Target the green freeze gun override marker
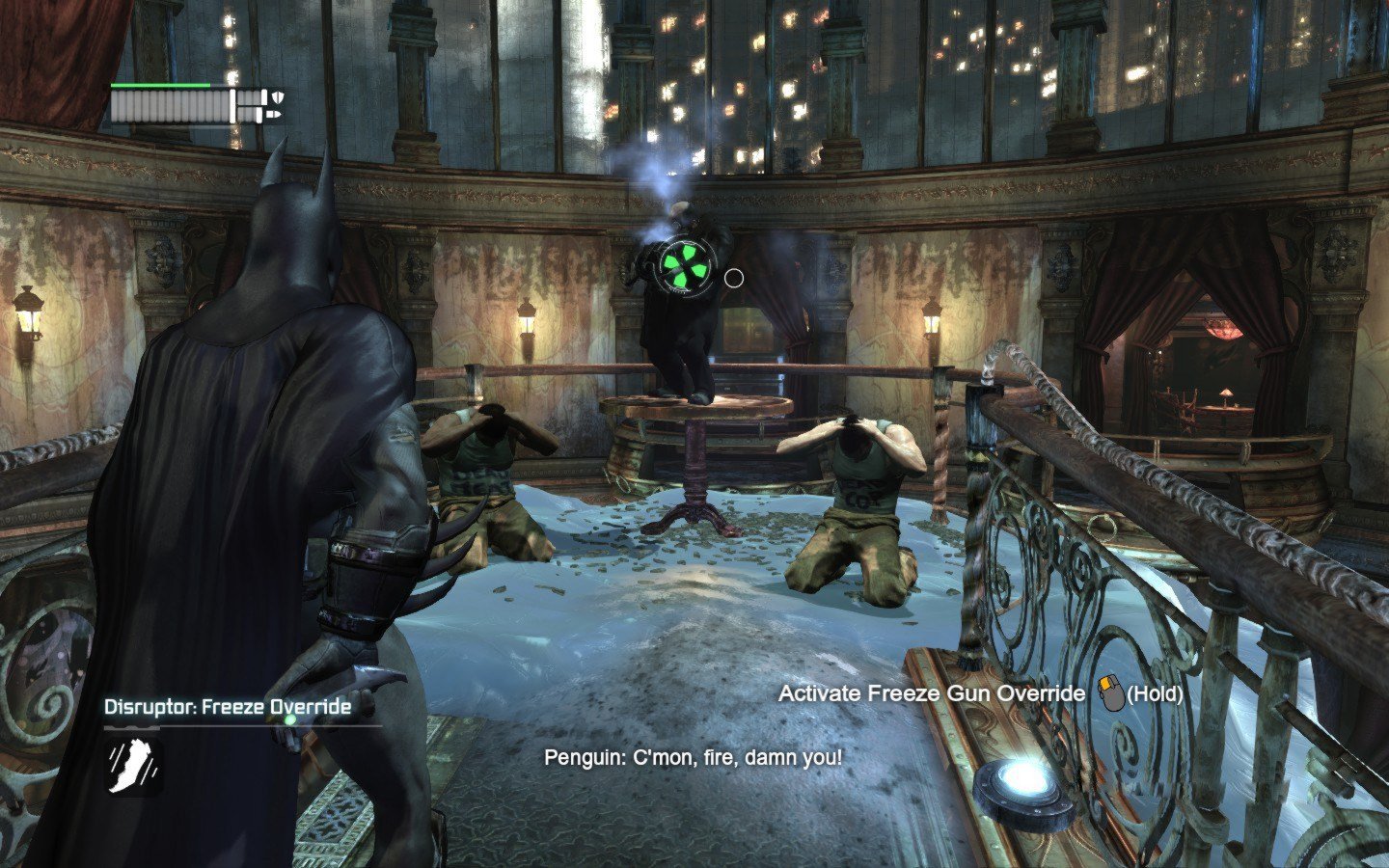Image resolution: width=1389 pixels, height=868 pixels. (x=685, y=265)
